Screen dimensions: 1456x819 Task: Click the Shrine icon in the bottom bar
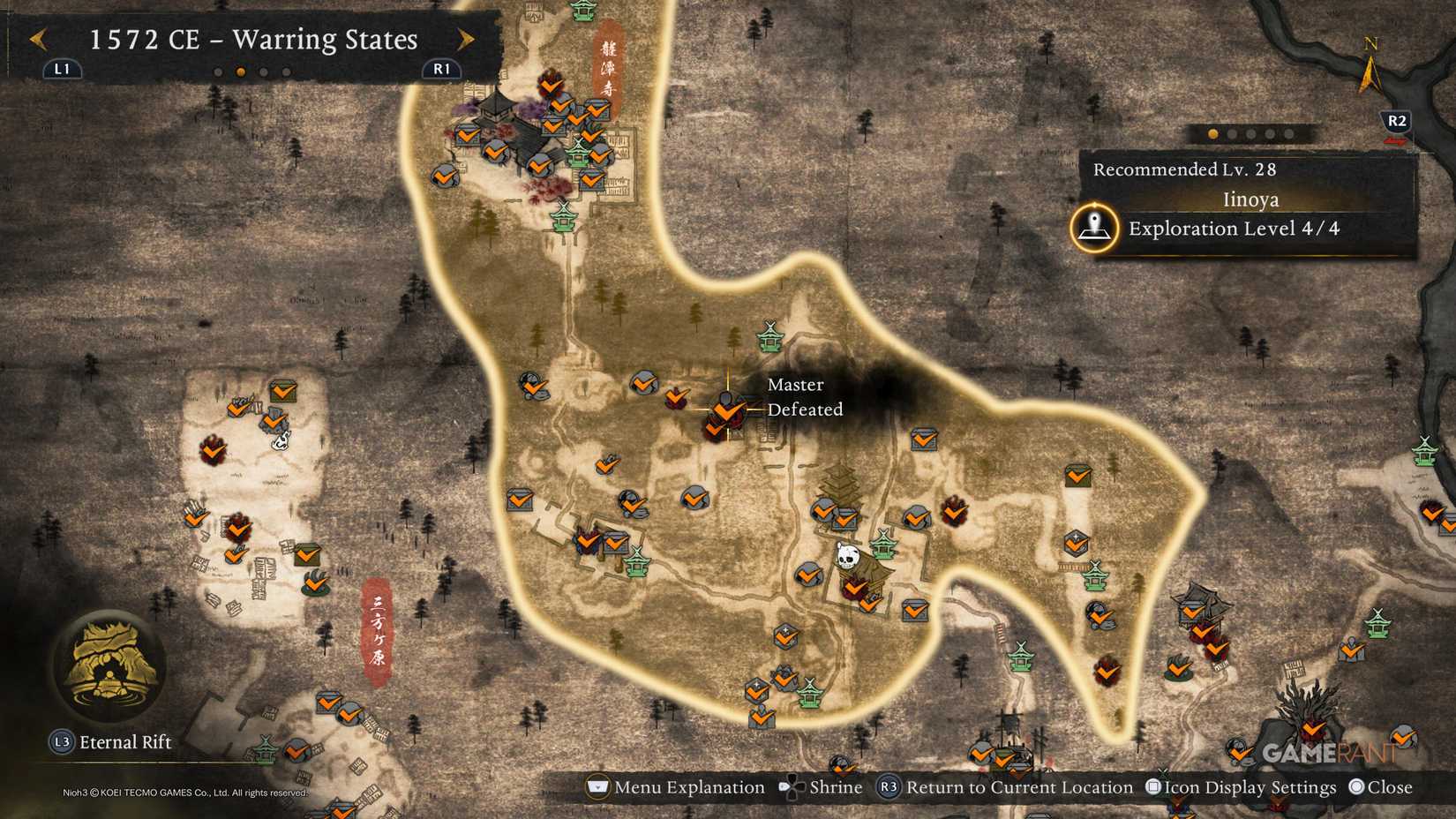[x=792, y=786]
